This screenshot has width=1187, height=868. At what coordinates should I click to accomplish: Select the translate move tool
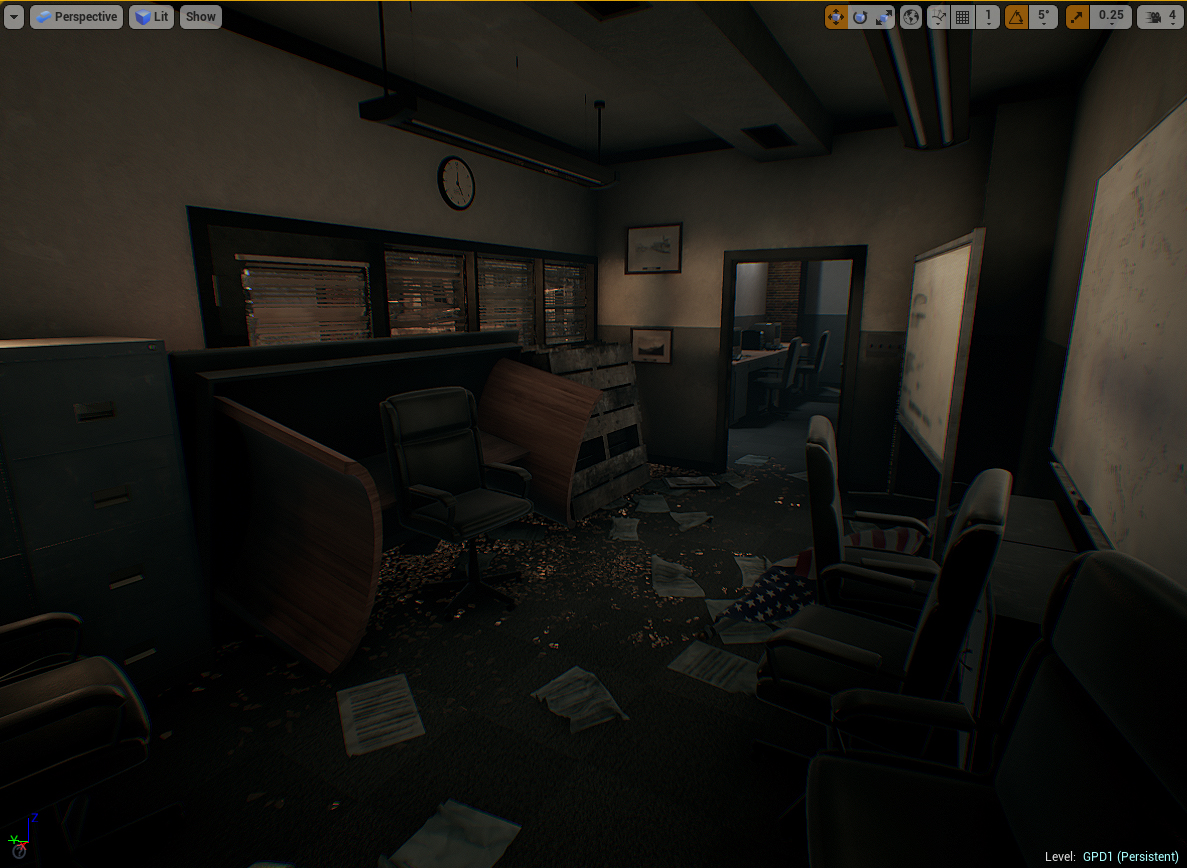(836, 17)
